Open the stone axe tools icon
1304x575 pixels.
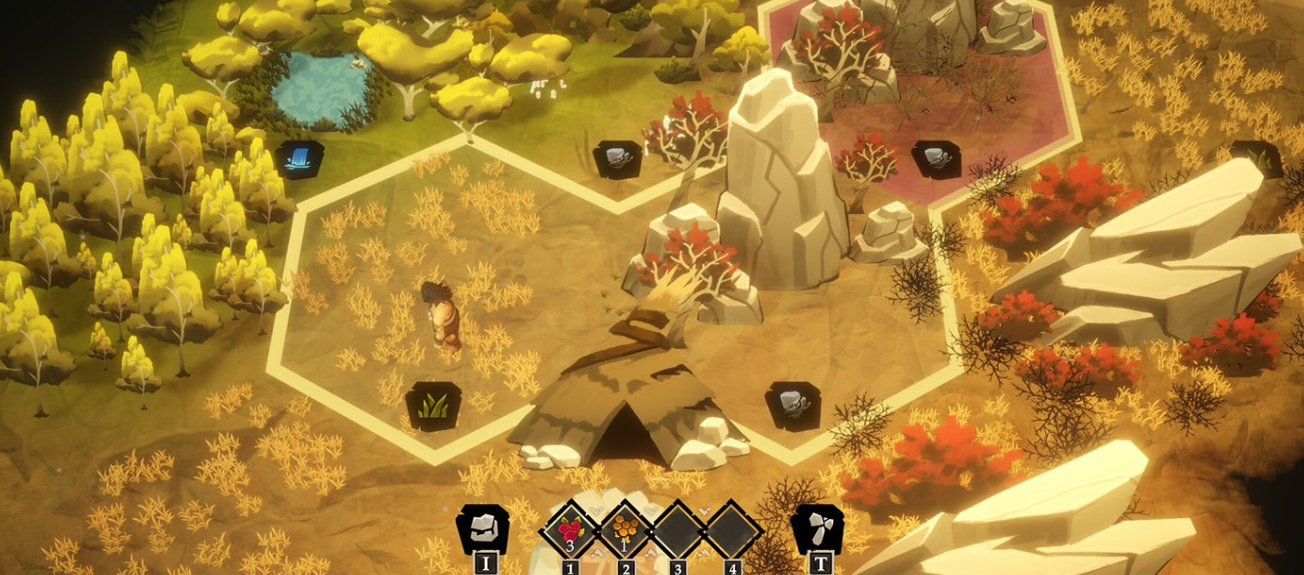point(818,528)
